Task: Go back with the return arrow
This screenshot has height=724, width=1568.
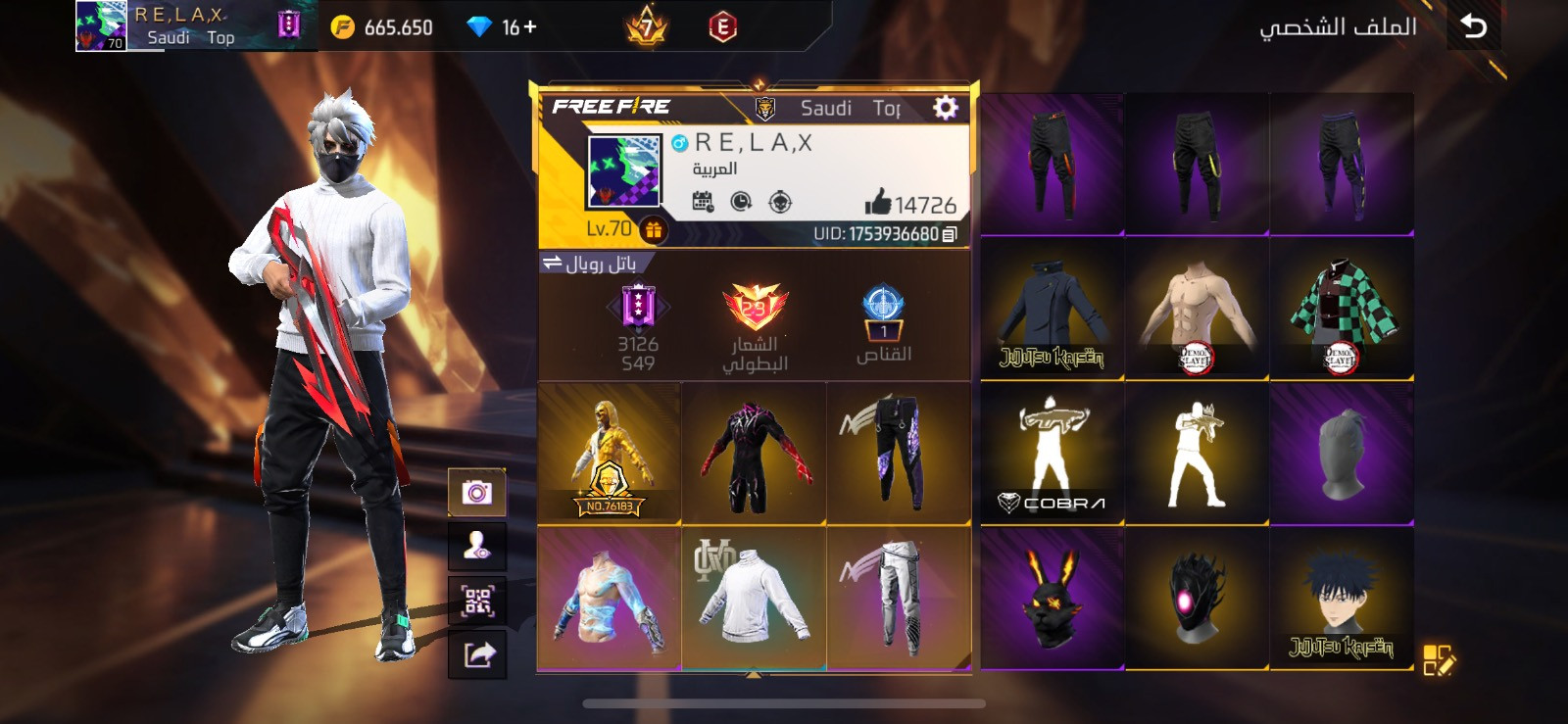Action: pos(1473,26)
